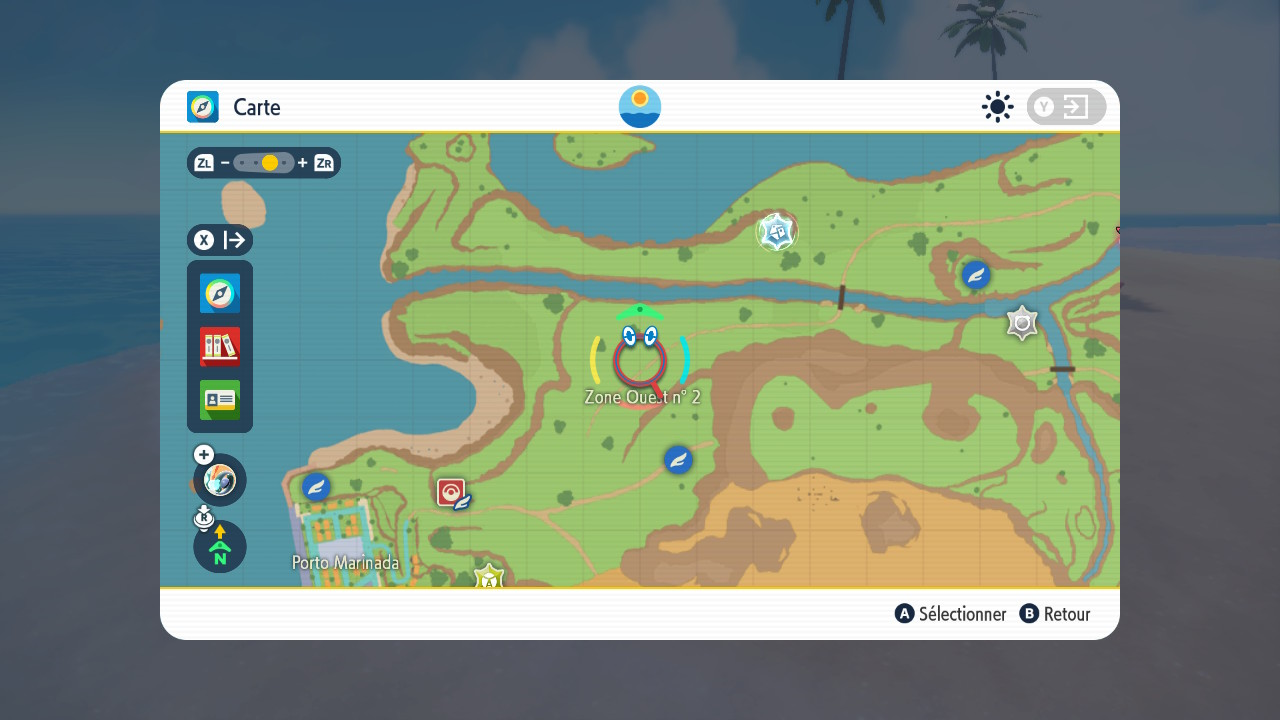Pick the fly point below Zone Ouest n° 2
The height and width of the screenshot is (720, 1280).
pos(678,460)
